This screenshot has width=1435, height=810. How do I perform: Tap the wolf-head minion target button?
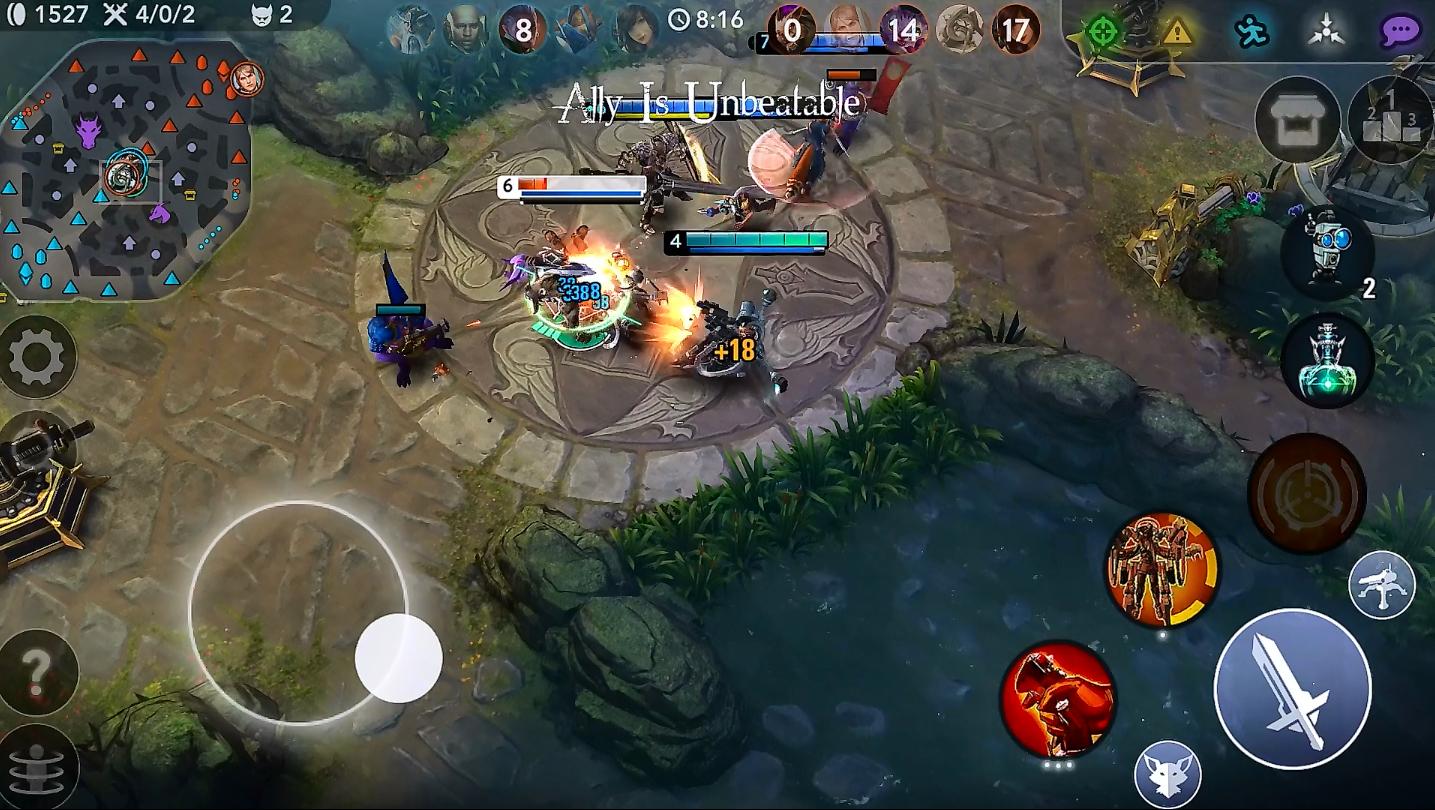1167,775
